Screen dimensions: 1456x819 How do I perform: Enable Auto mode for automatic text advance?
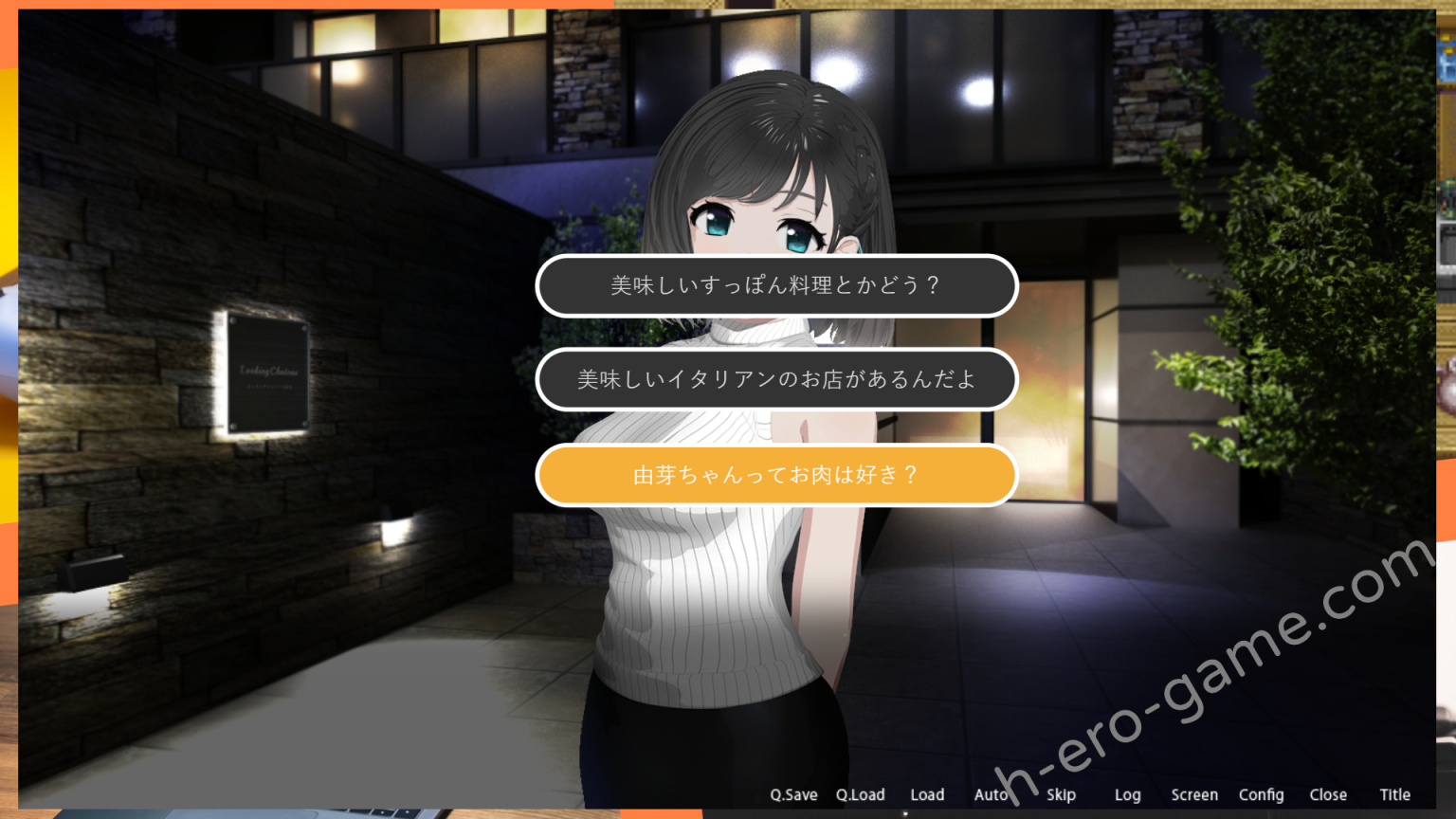(992, 794)
